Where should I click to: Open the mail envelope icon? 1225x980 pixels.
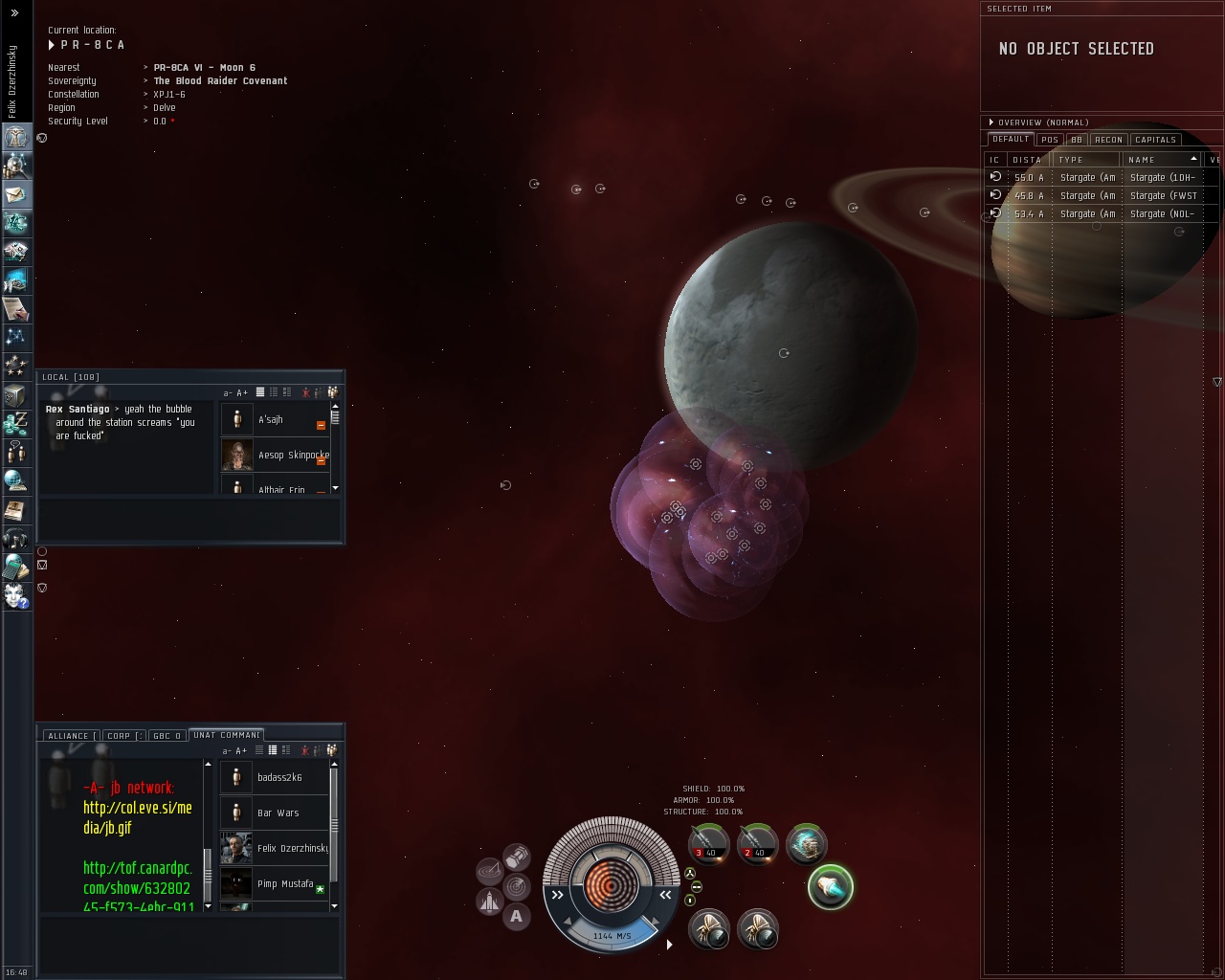(x=16, y=194)
